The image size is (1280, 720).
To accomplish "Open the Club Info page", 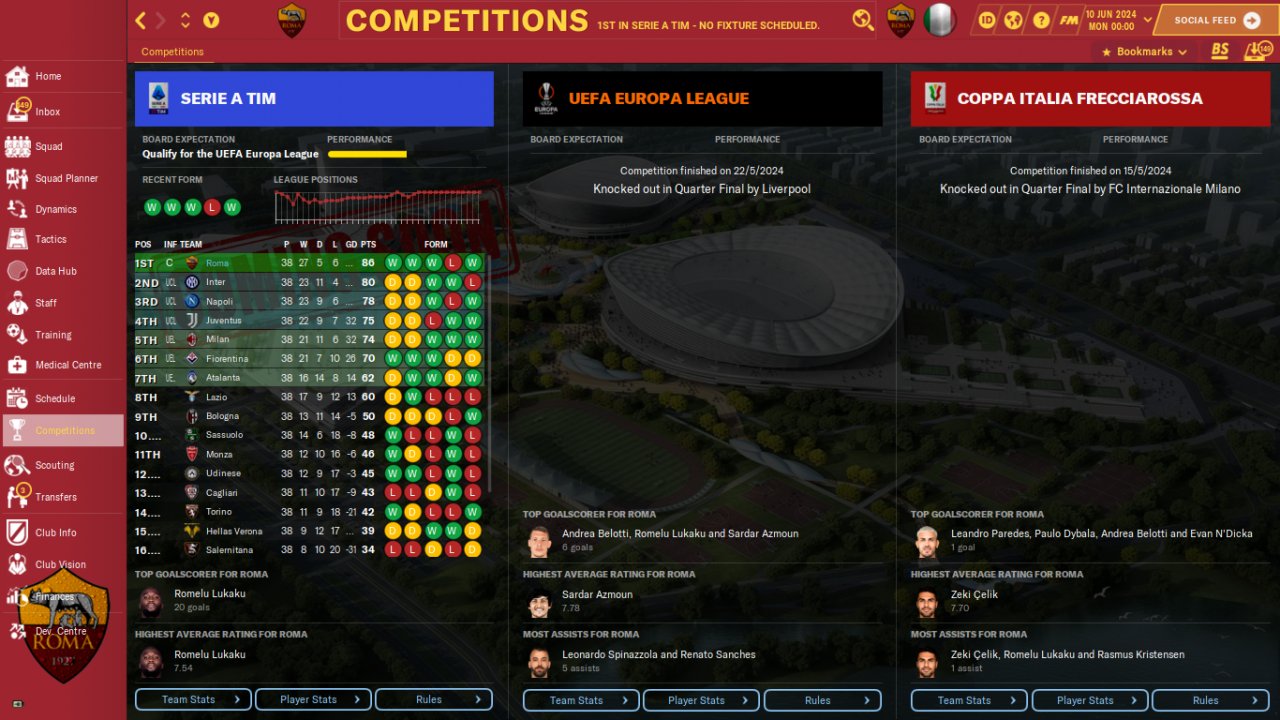I will pyautogui.click(x=55, y=533).
